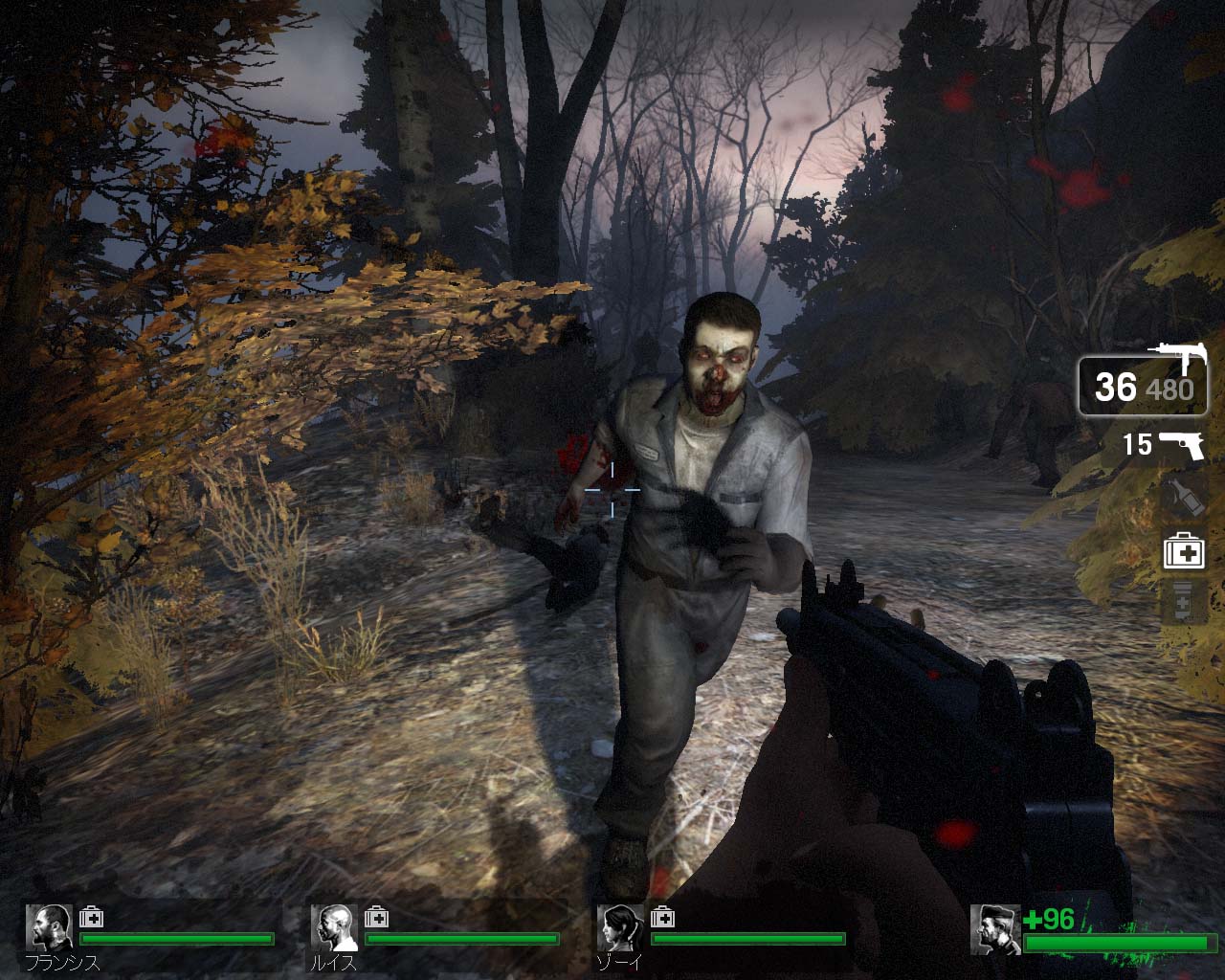The width and height of the screenshot is (1225, 980).
Task: Click Francis's teammate portrait
Action: point(49,927)
